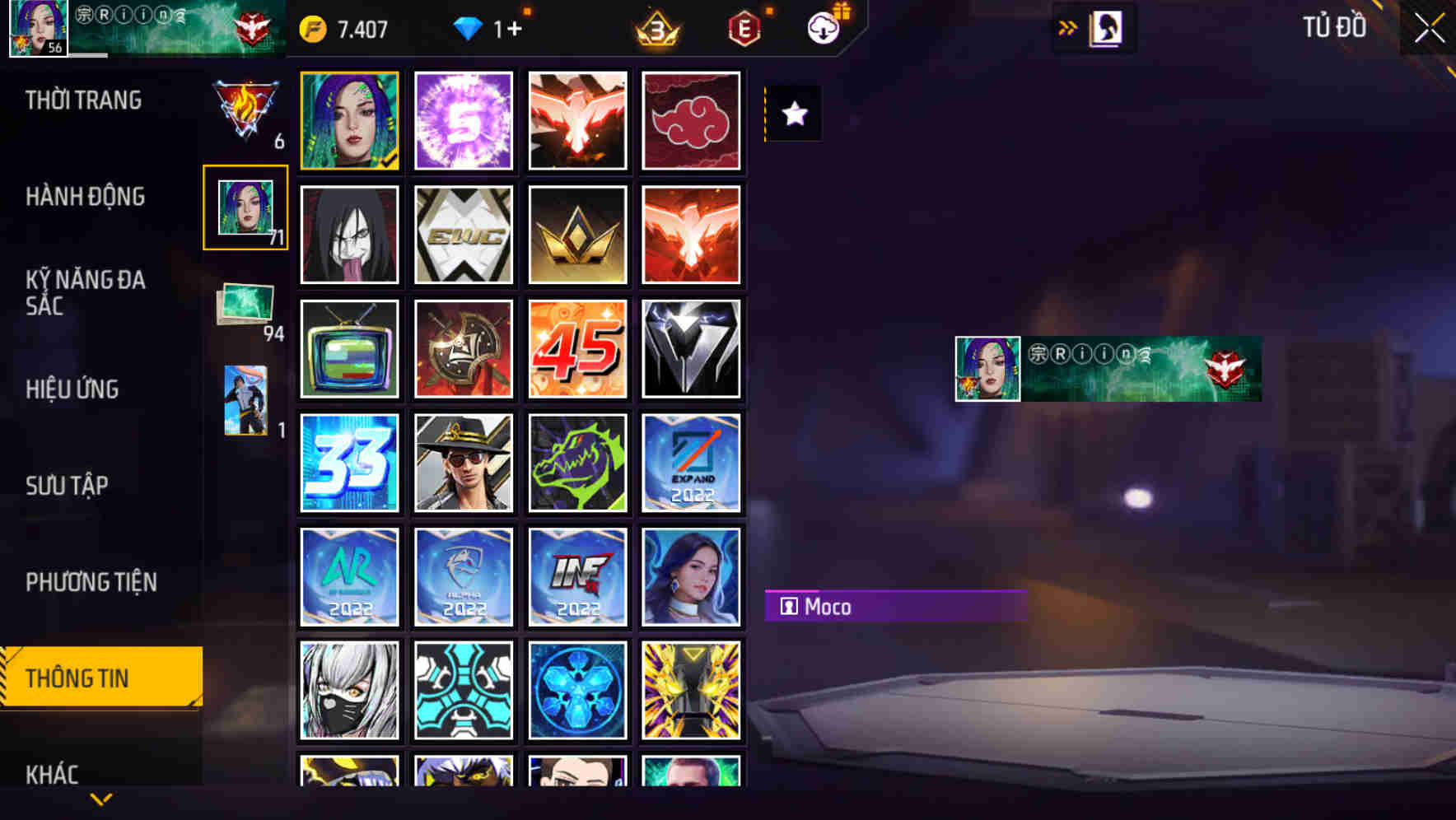Expand the left sidebar with the bottom chevron
The height and width of the screenshot is (820, 1456).
point(100,797)
